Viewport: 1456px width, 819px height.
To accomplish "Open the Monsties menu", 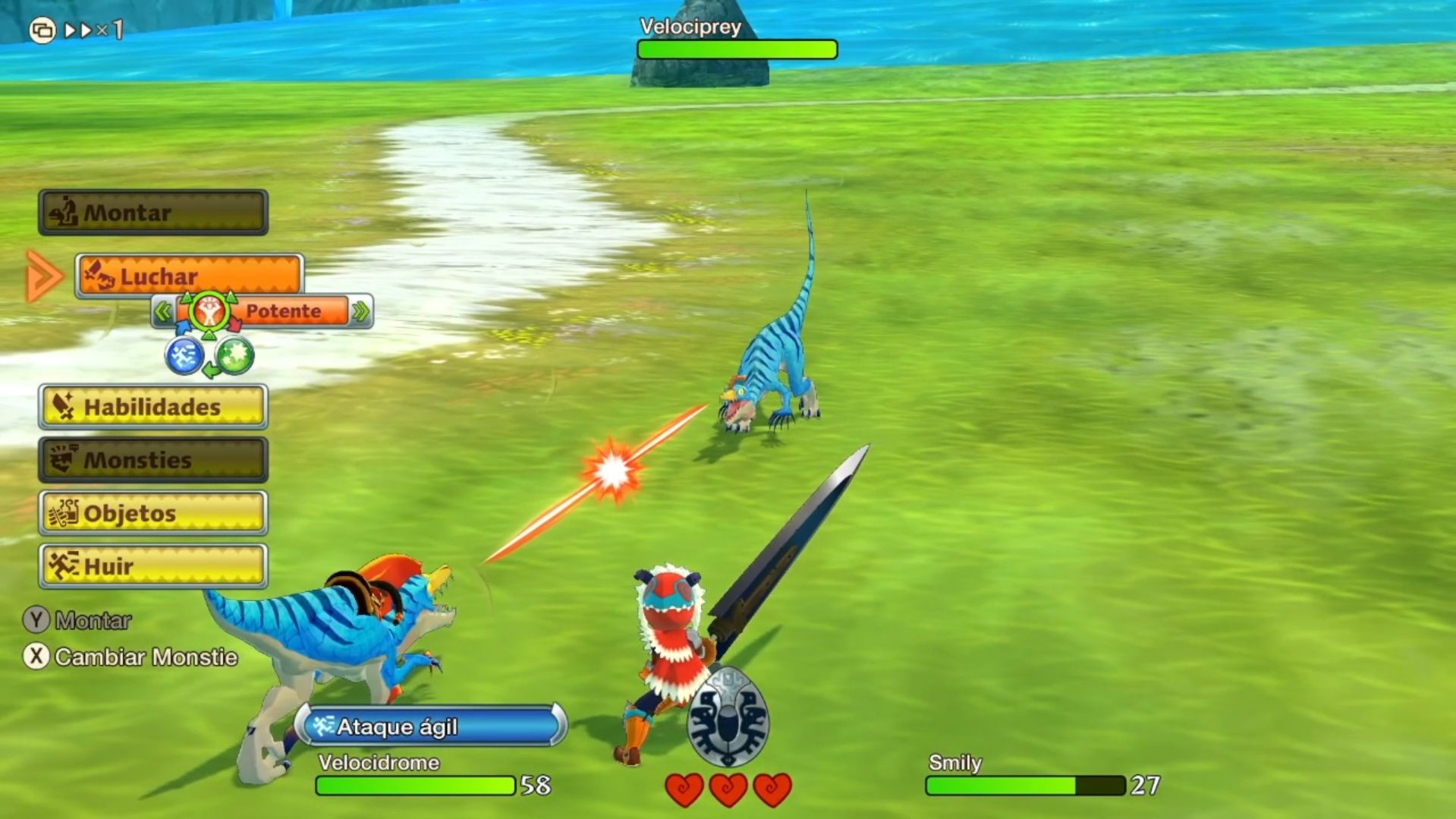I will [153, 460].
